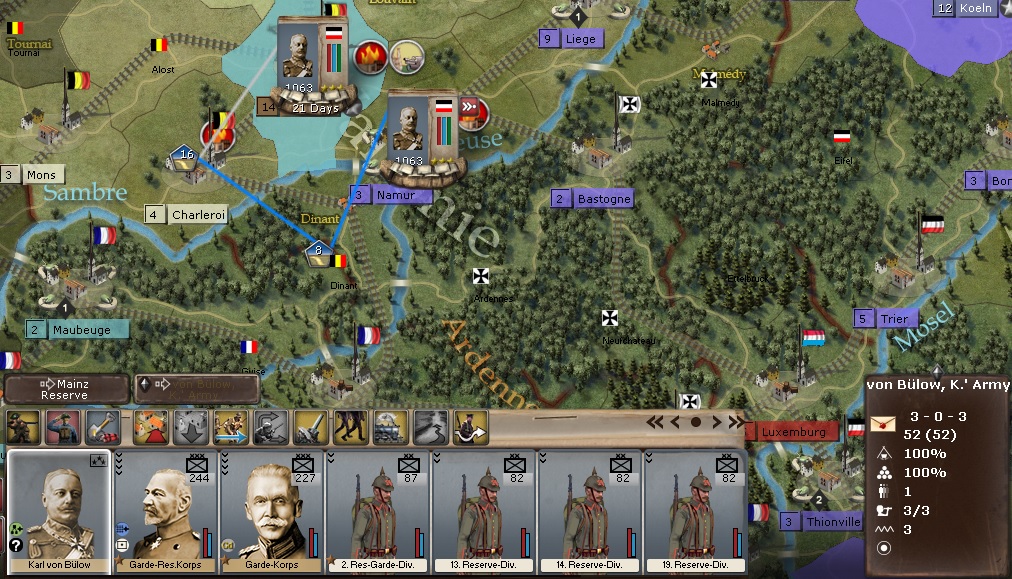Jump to the last unit page with double-right arrow
Image resolution: width=1012 pixels, height=579 pixels.
click(737, 422)
